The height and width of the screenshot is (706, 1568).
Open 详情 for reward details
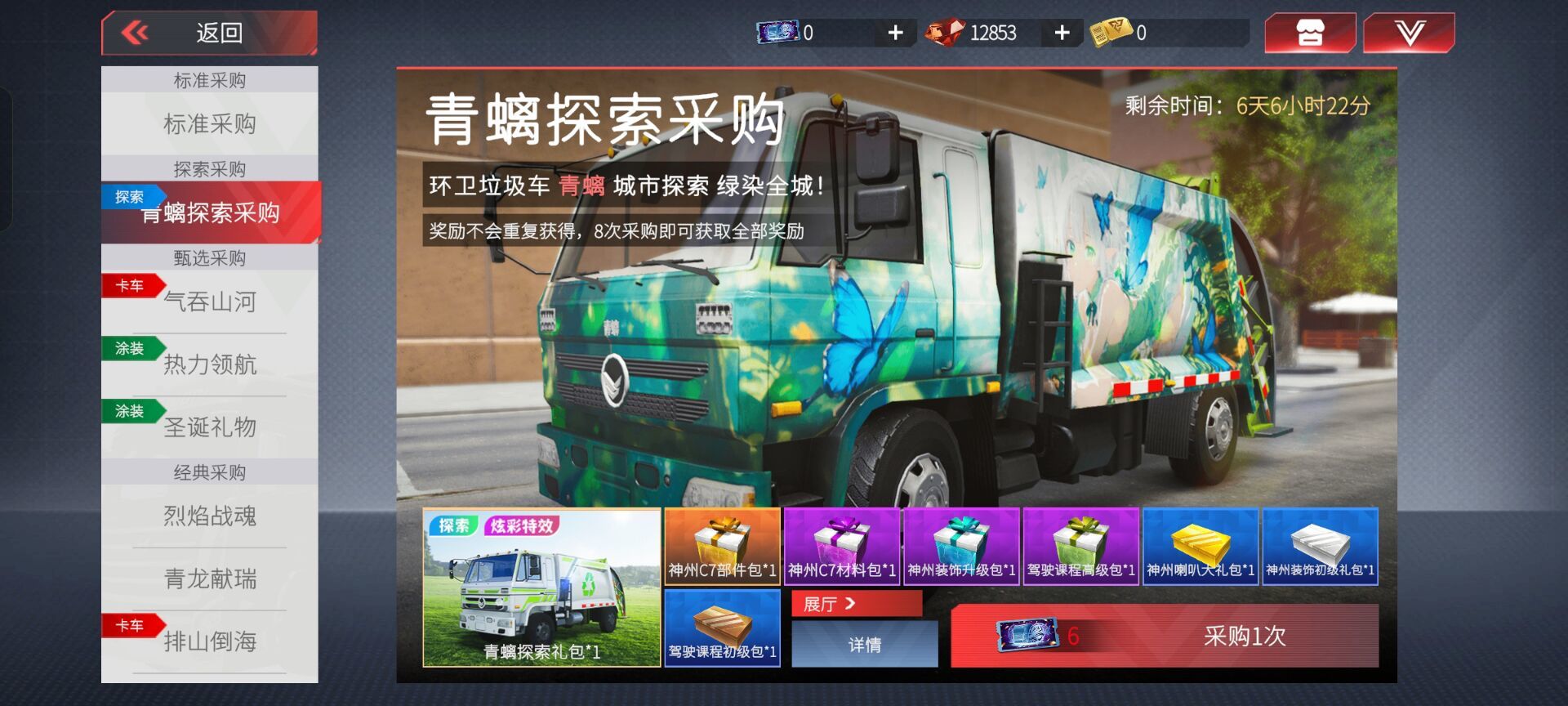863,645
